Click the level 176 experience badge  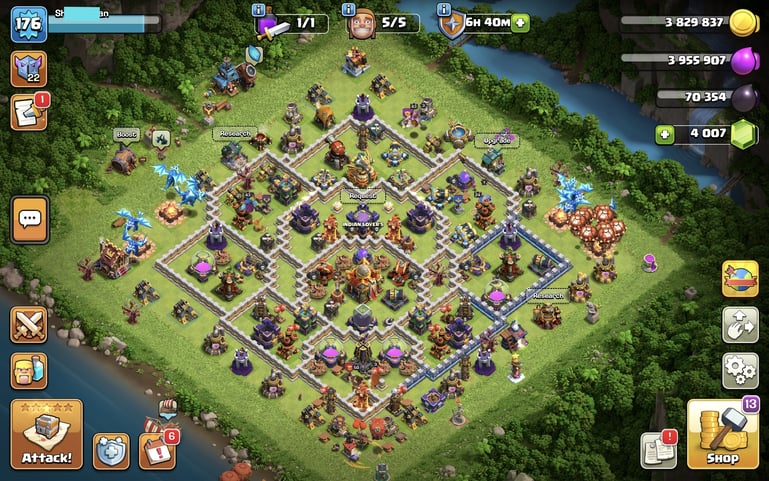[x=29, y=24]
